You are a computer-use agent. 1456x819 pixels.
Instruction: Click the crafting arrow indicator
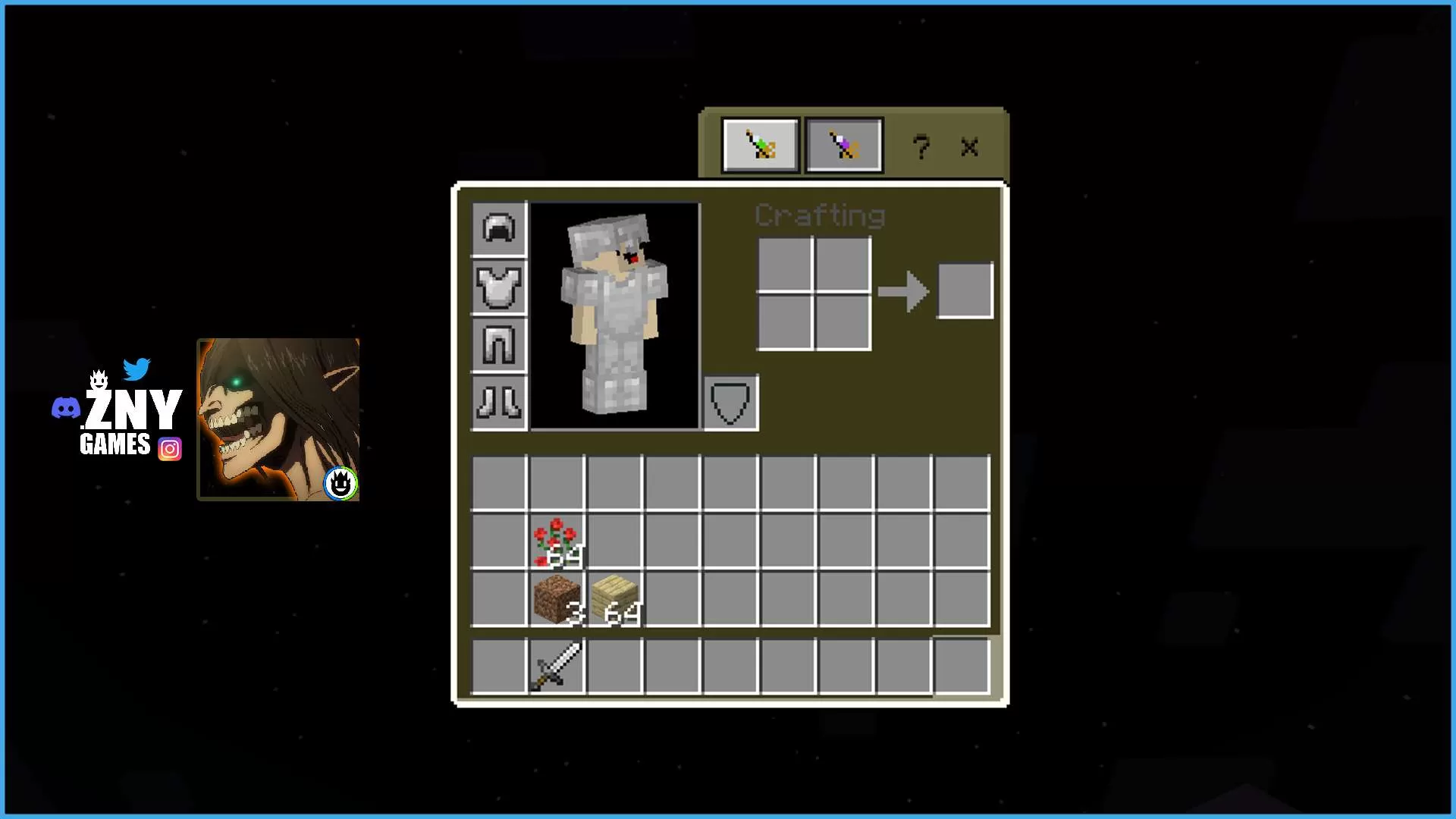(902, 290)
